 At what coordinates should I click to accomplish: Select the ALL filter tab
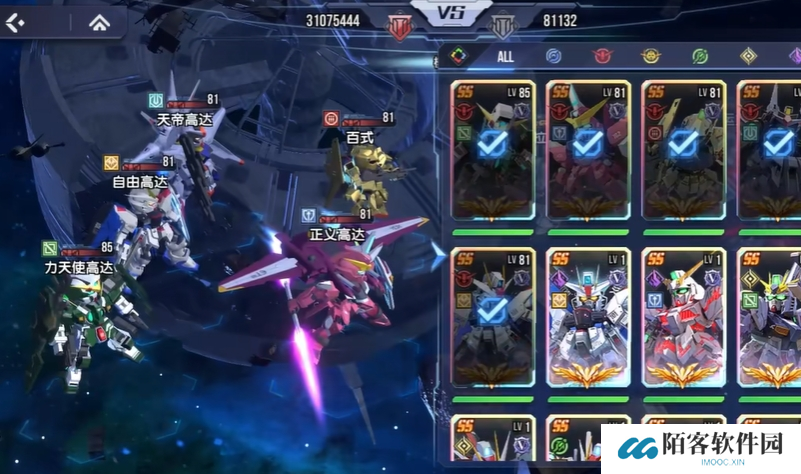pos(505,57)
